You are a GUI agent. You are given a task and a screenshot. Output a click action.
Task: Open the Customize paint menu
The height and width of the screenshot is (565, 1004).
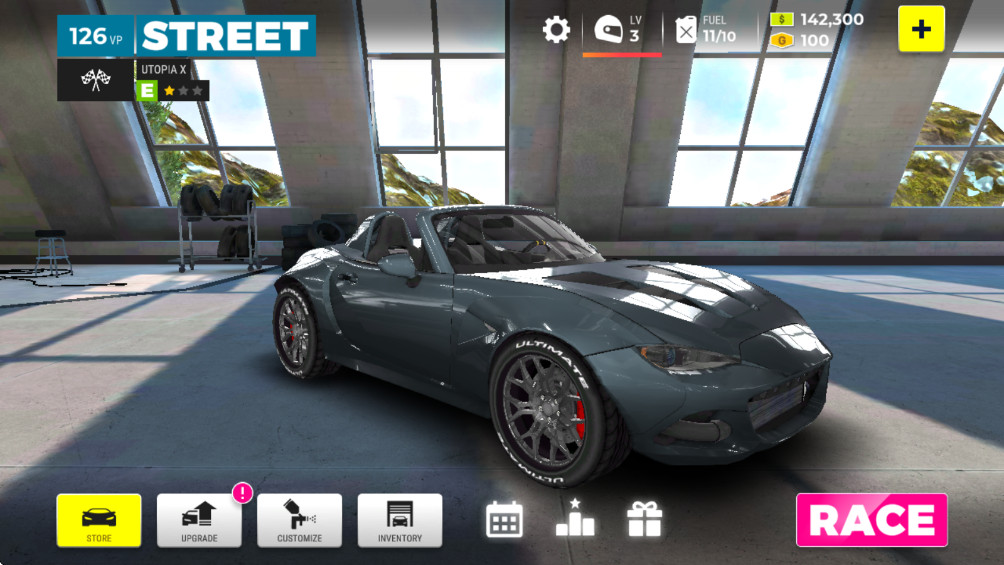[299, 520]
